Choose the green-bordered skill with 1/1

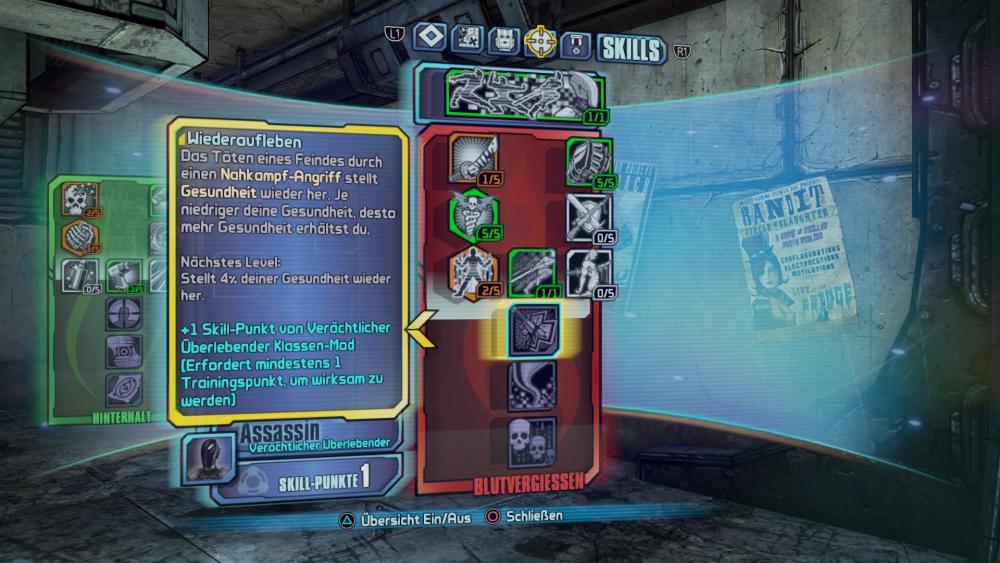click(x=530, y=272)
